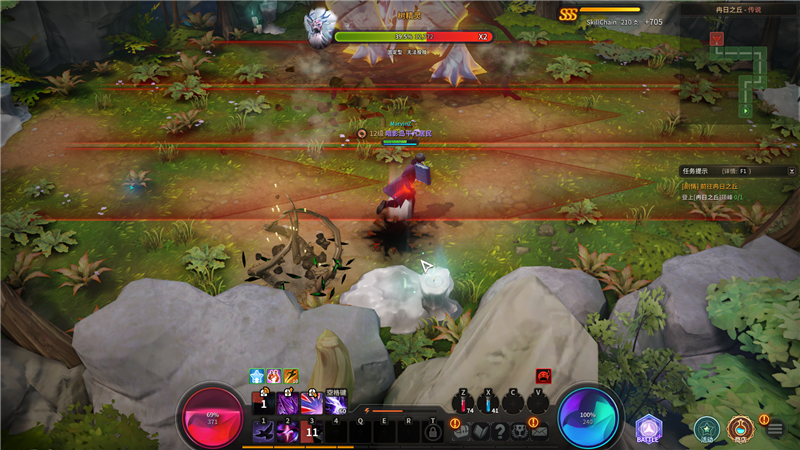Open the trophy achievements icon
This screenshot has height=450, width=800.
520,431
